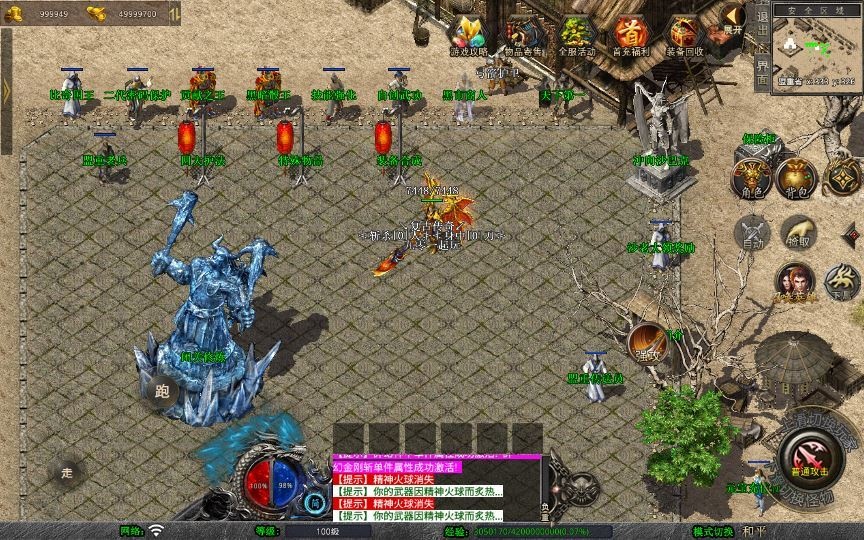Tap the 拾取 pickup button

coord(797,233)
